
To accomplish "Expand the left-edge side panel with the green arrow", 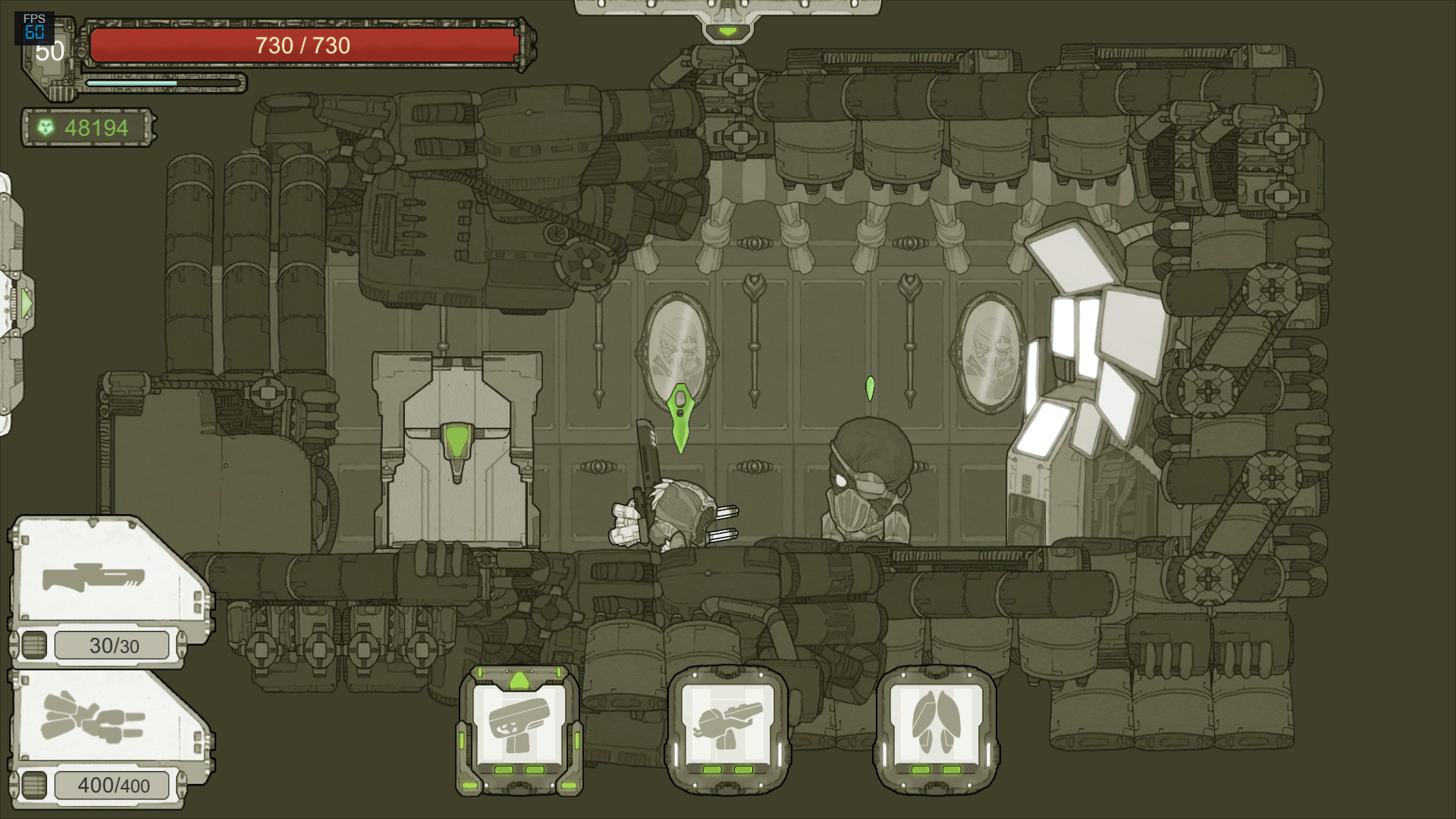I will point(25,302).
